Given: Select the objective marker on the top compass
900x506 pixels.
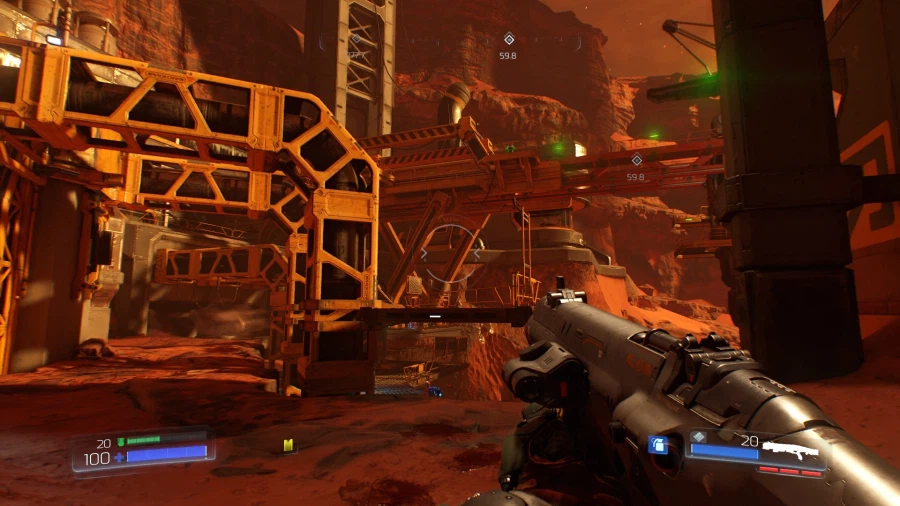Looking at the screenshot, I should tap(508, 40).
